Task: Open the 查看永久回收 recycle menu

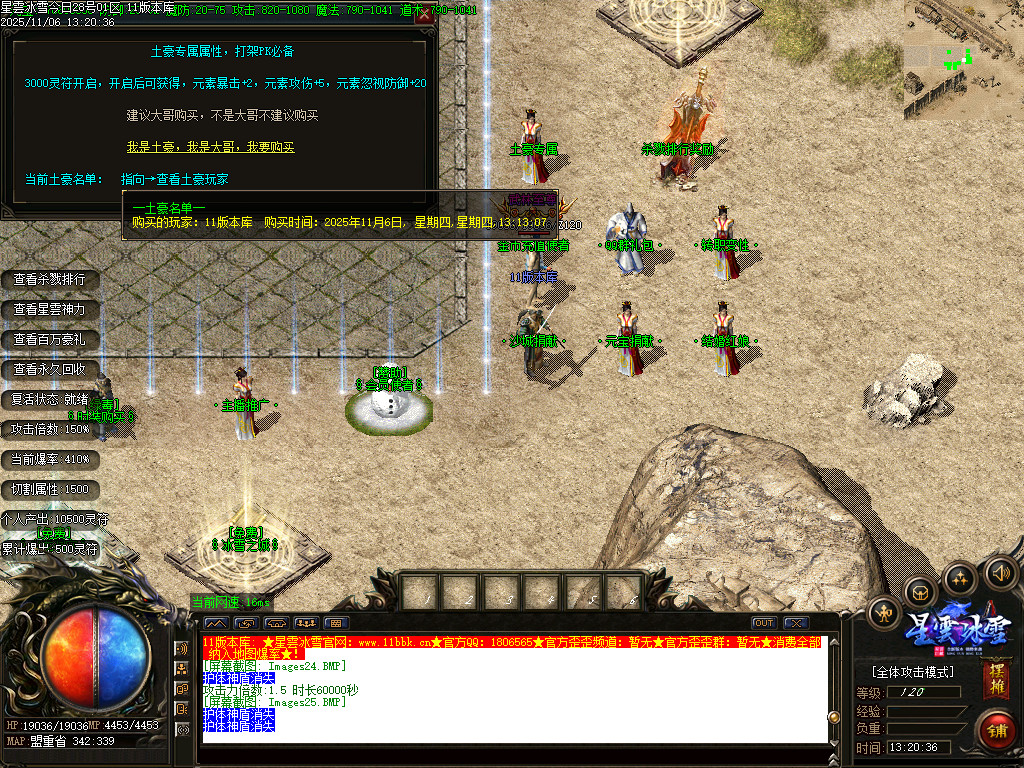Action: point(50,370)
